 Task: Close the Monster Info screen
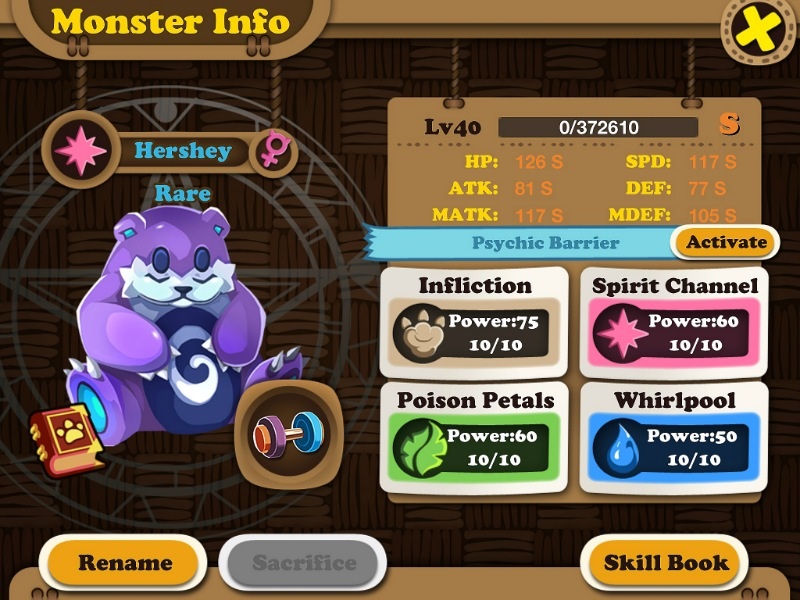pos(759,31)
